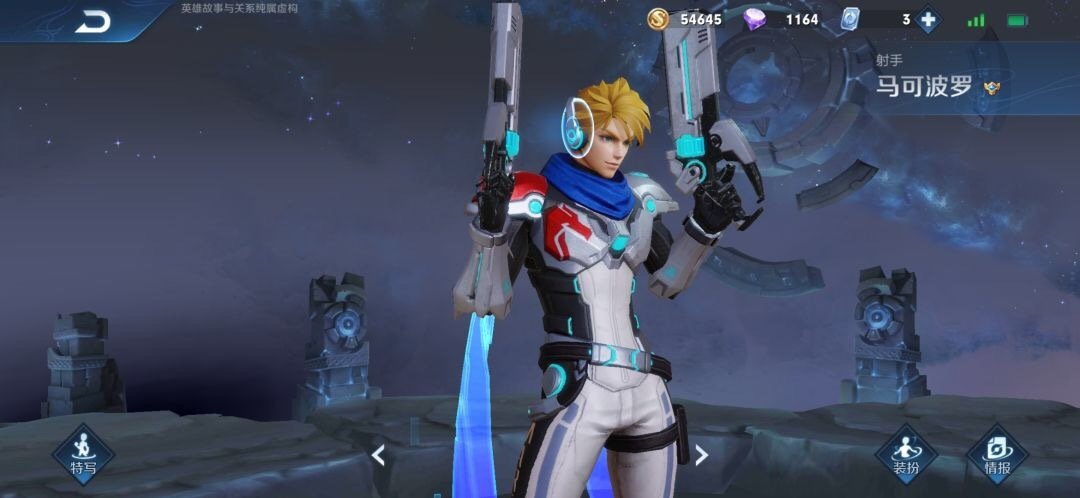Tap the badge icon beside 马可波罗
The width and height of the screenshot is (1080, 498).
(992, 88)
